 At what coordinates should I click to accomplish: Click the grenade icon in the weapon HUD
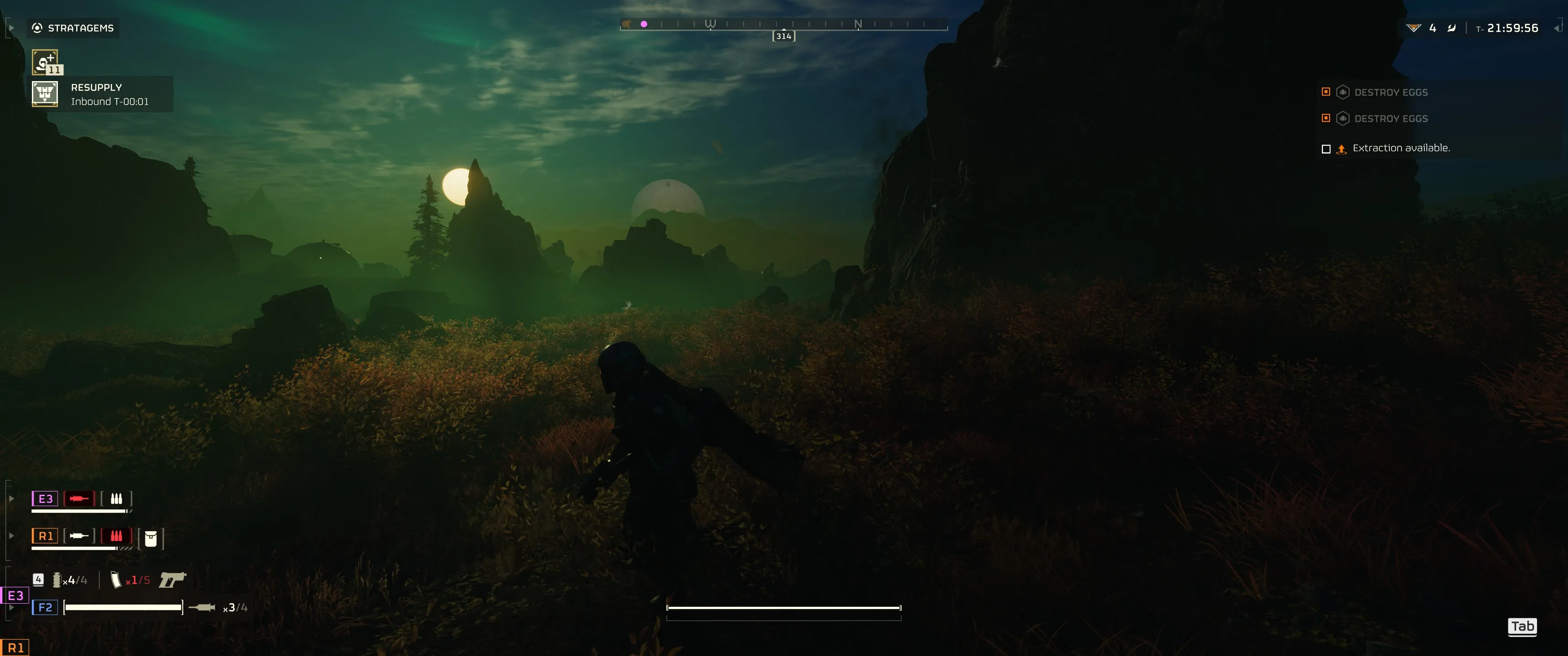tap(57, 580)
